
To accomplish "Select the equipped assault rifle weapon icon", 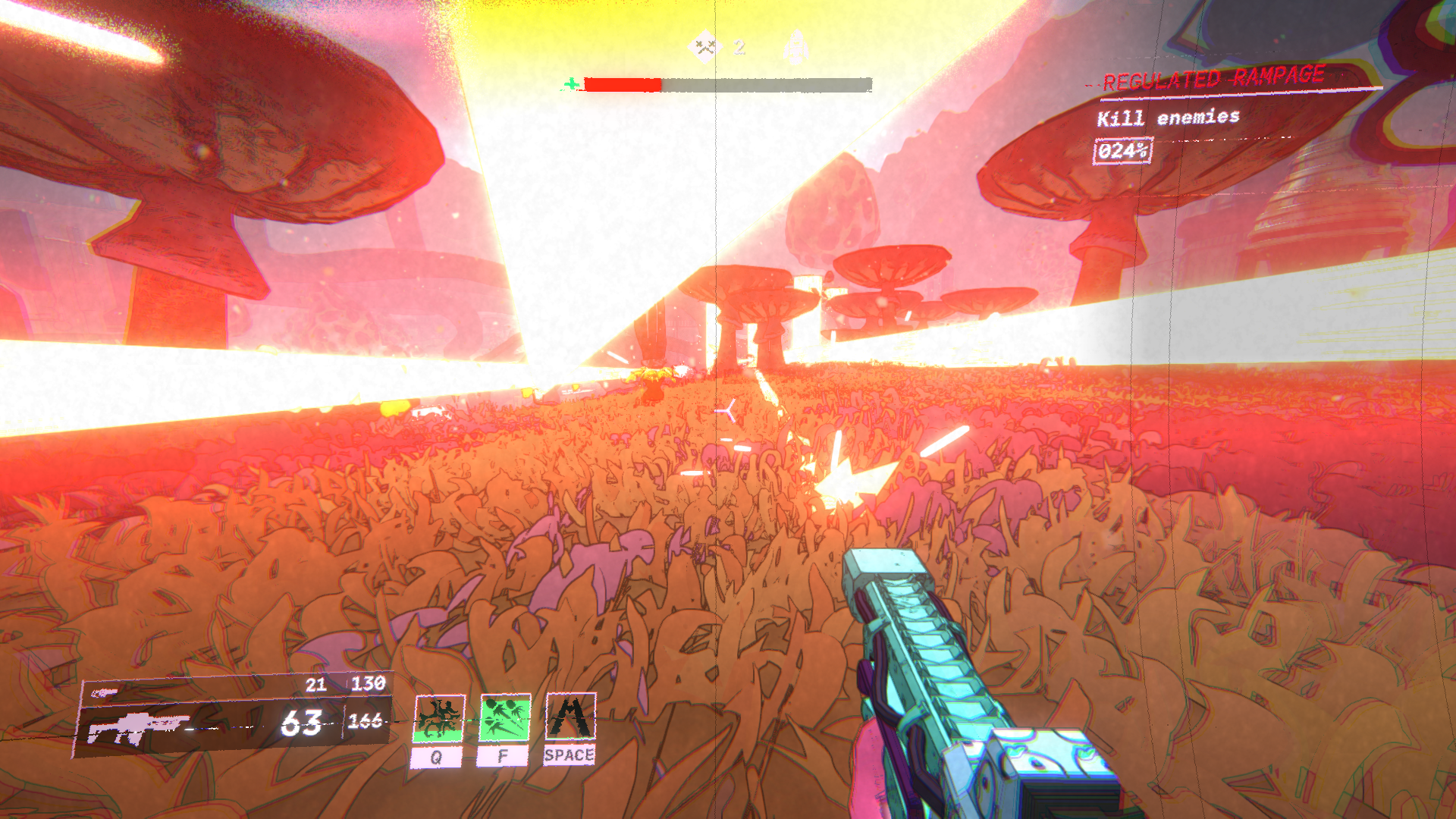I will pos(138,727).
